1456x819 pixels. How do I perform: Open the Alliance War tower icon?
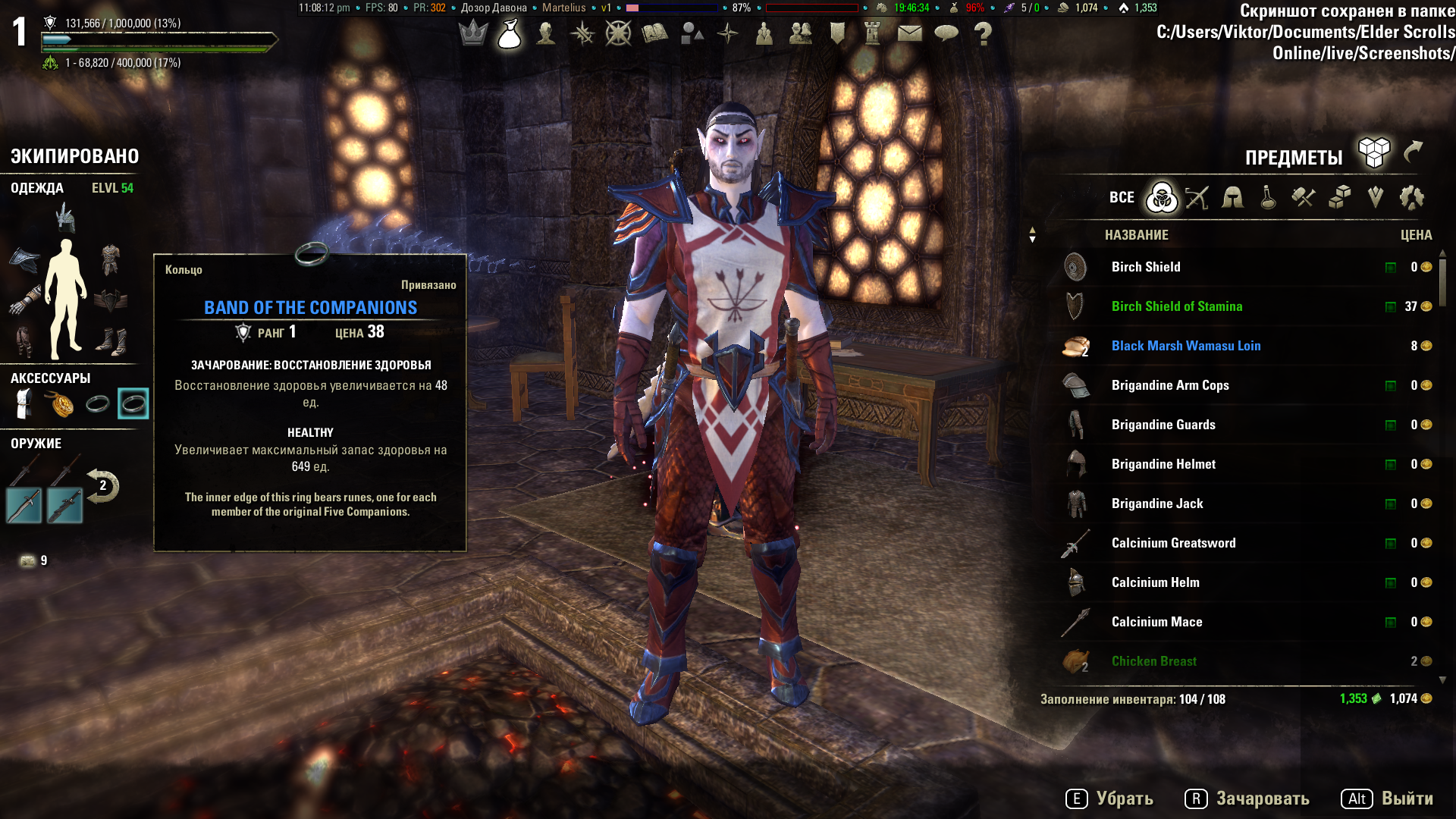point(873,33)
